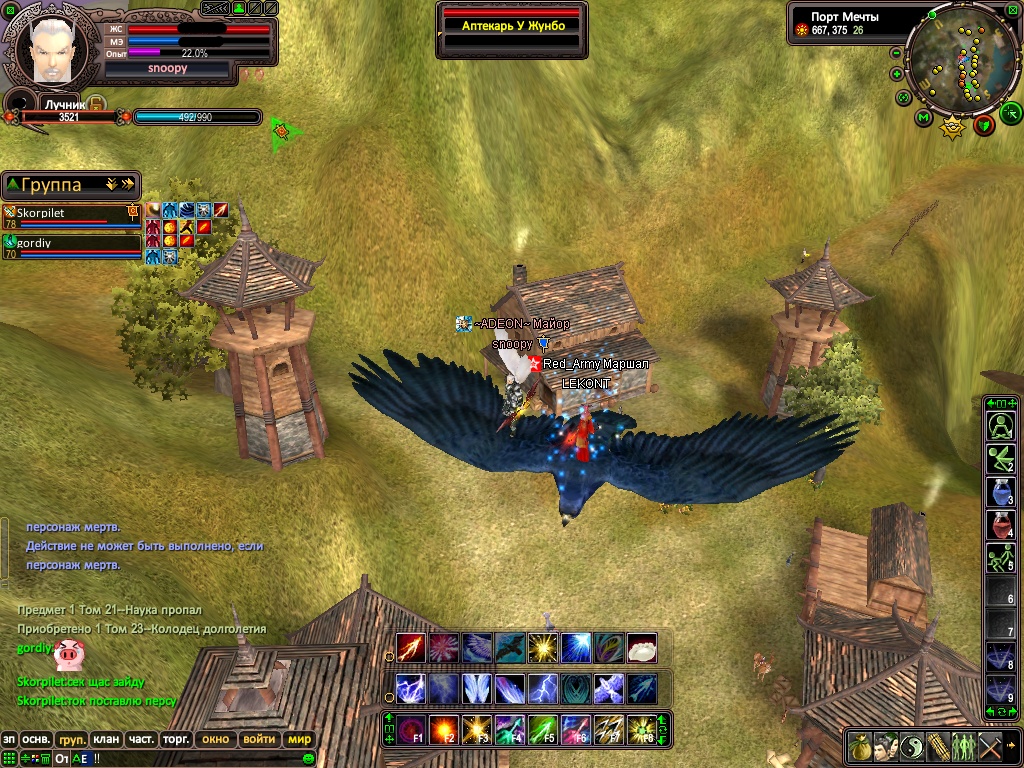Image resolution: width=1024 pixels, height=768 pixels.
Task: Use the blue mana potion in slot 3
Action: pos(1001,491)
